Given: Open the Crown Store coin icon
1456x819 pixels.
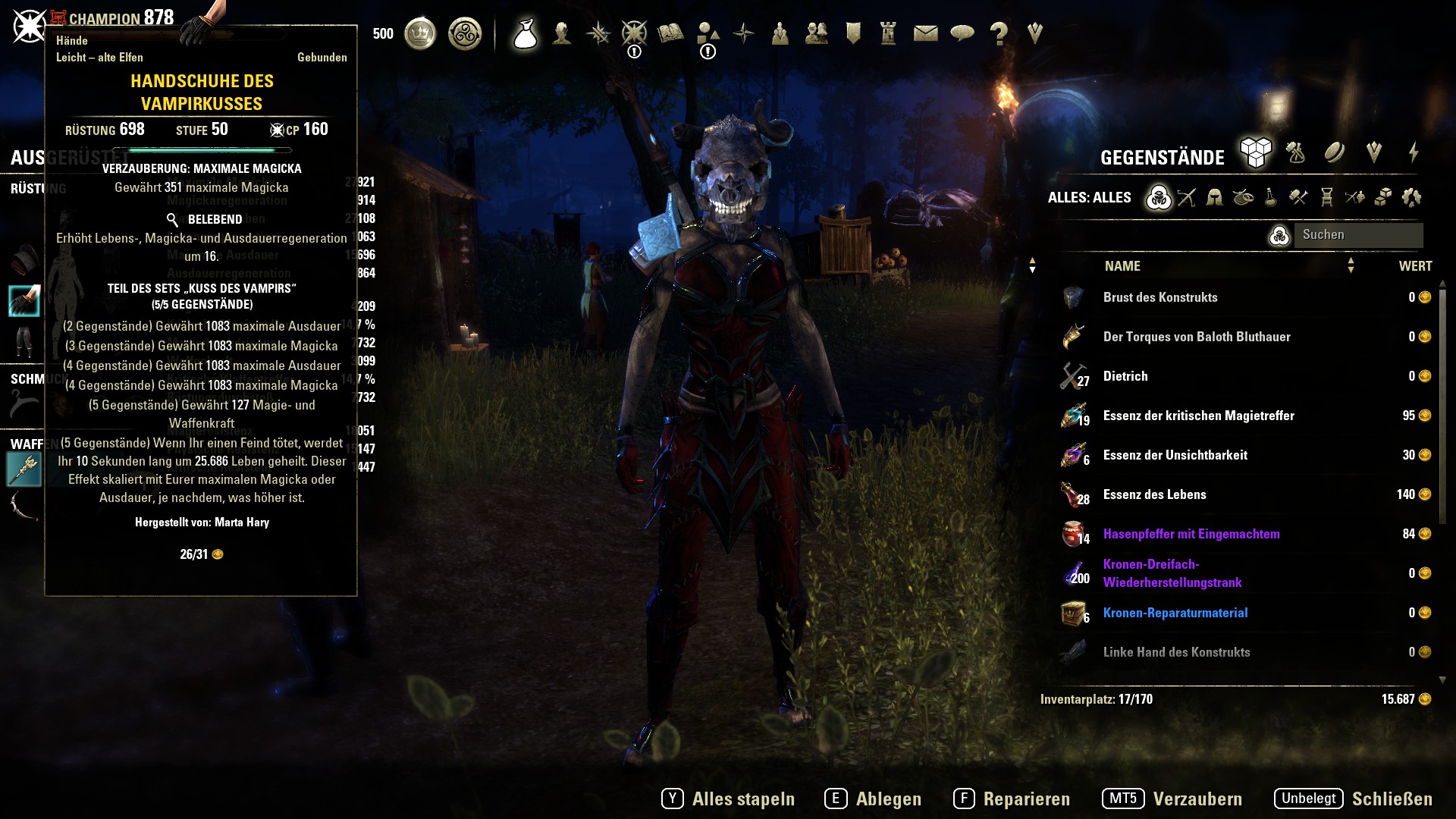Looking at the screenshot, I should point(420,34).
